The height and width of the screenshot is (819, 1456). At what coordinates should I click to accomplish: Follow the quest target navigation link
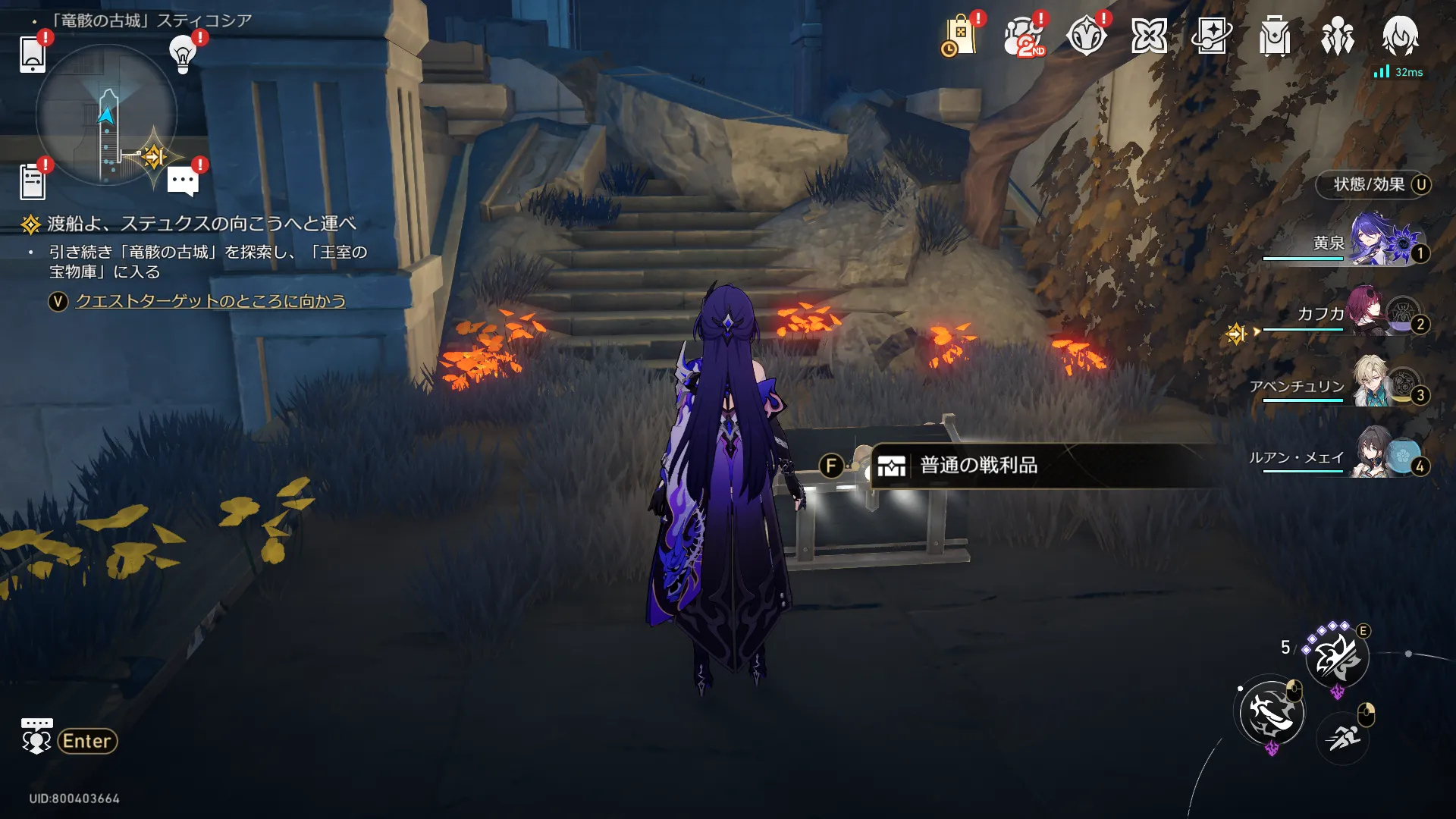pos(210,301)
